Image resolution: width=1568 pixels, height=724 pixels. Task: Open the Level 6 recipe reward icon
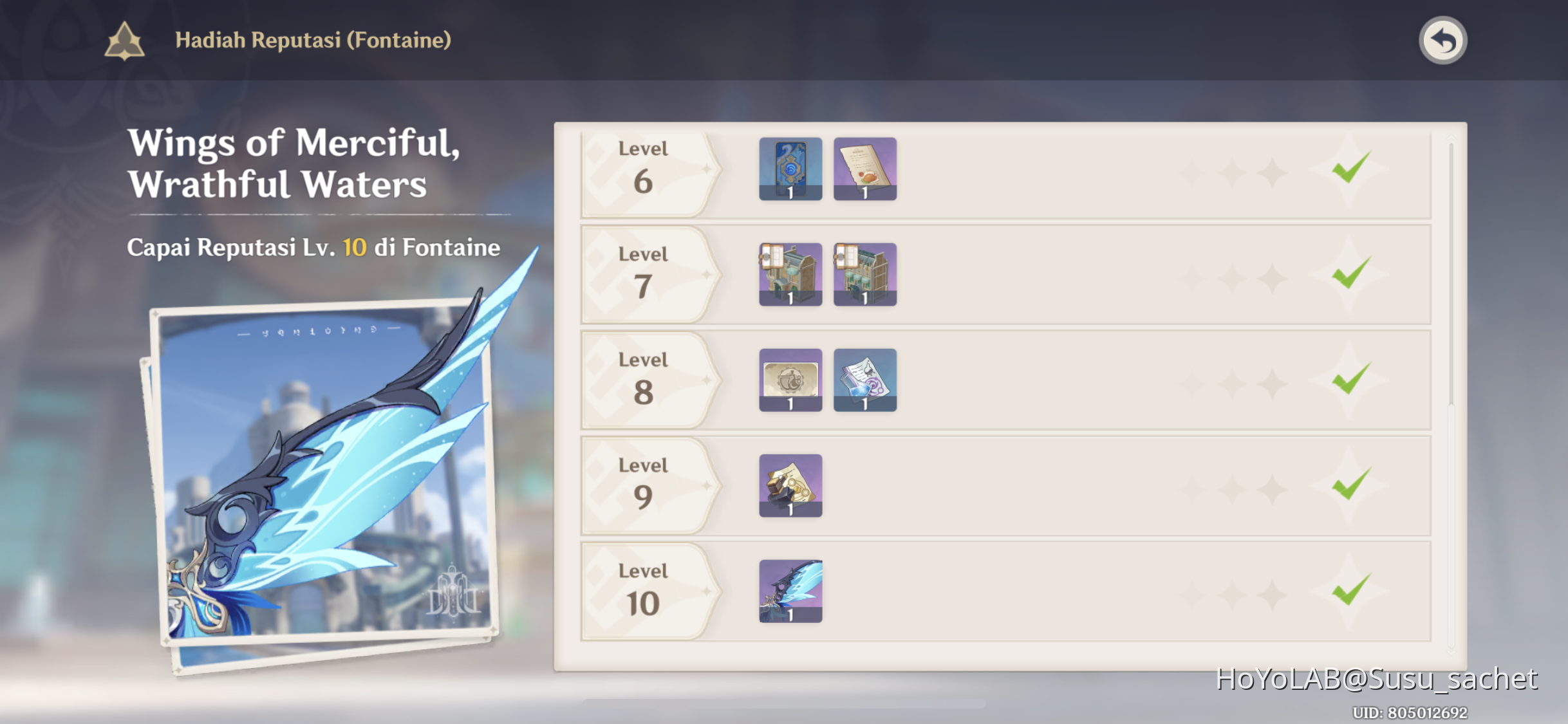(x=864, y=169)
